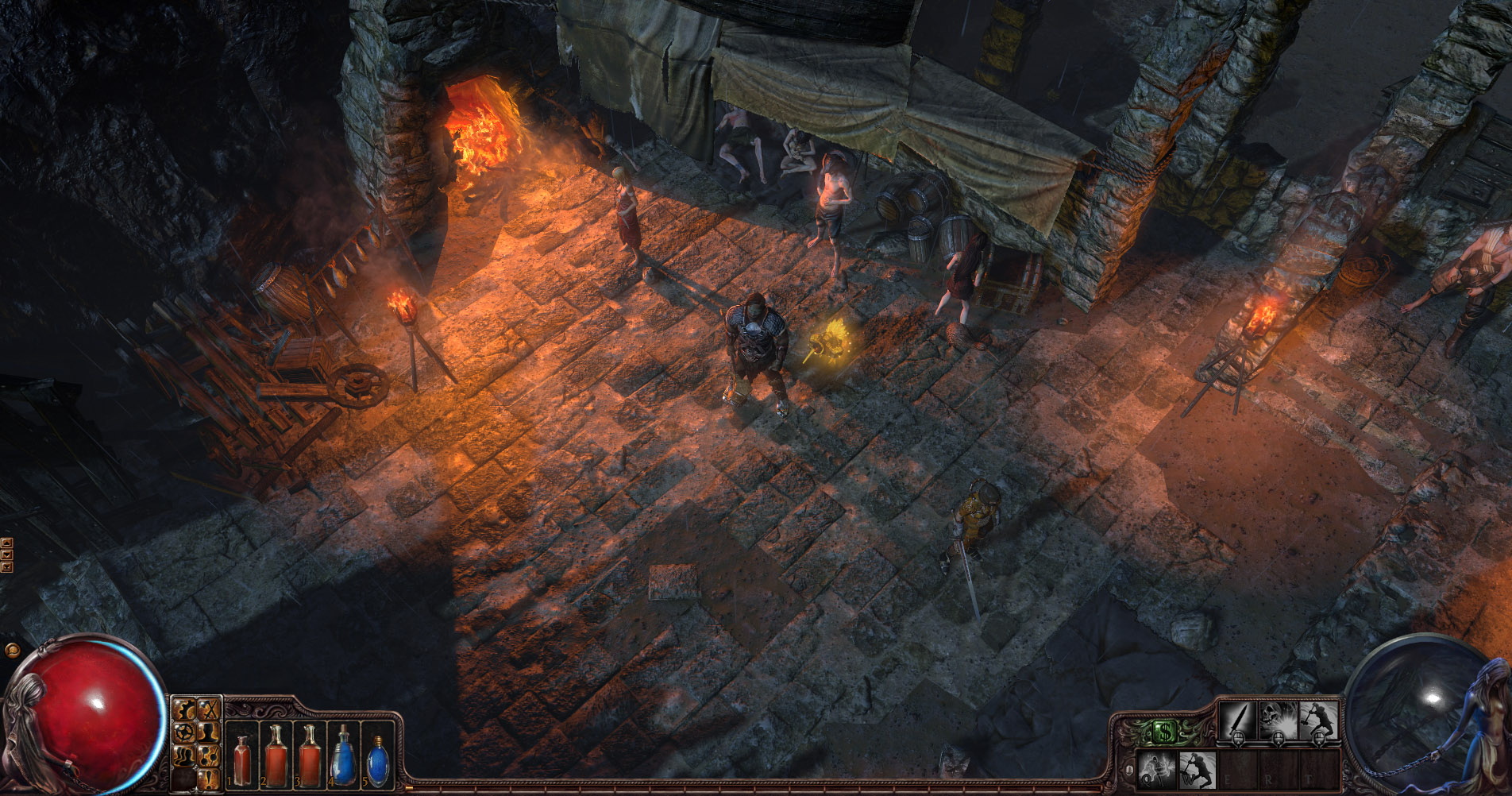Use the large blue mana flask numbered 4
The width and height of the screenshot is (1512, 796).
click(x=343, y=755)
